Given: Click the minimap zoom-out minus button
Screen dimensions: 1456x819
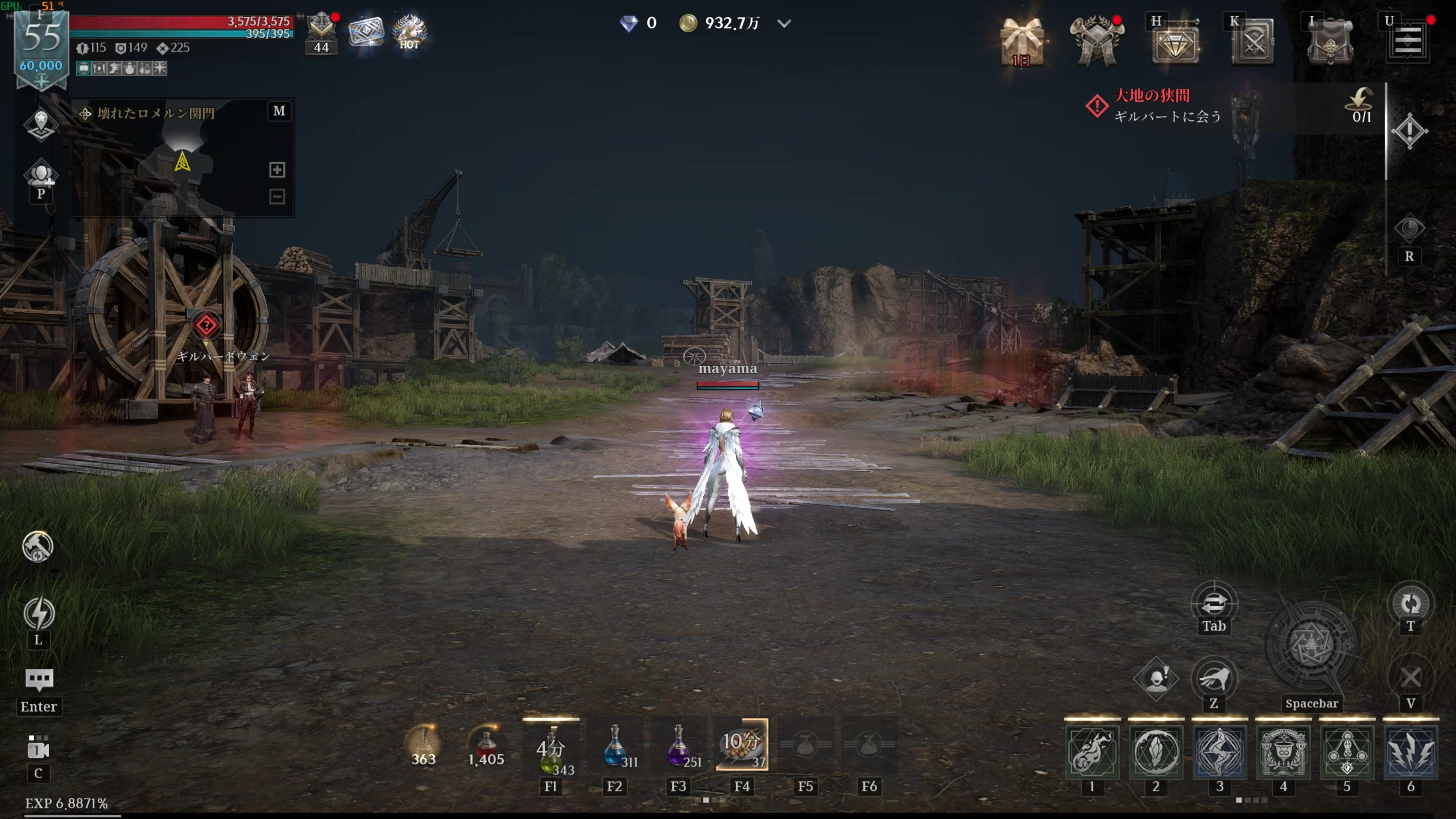Looking at the screenshot, I should point(277,197).
